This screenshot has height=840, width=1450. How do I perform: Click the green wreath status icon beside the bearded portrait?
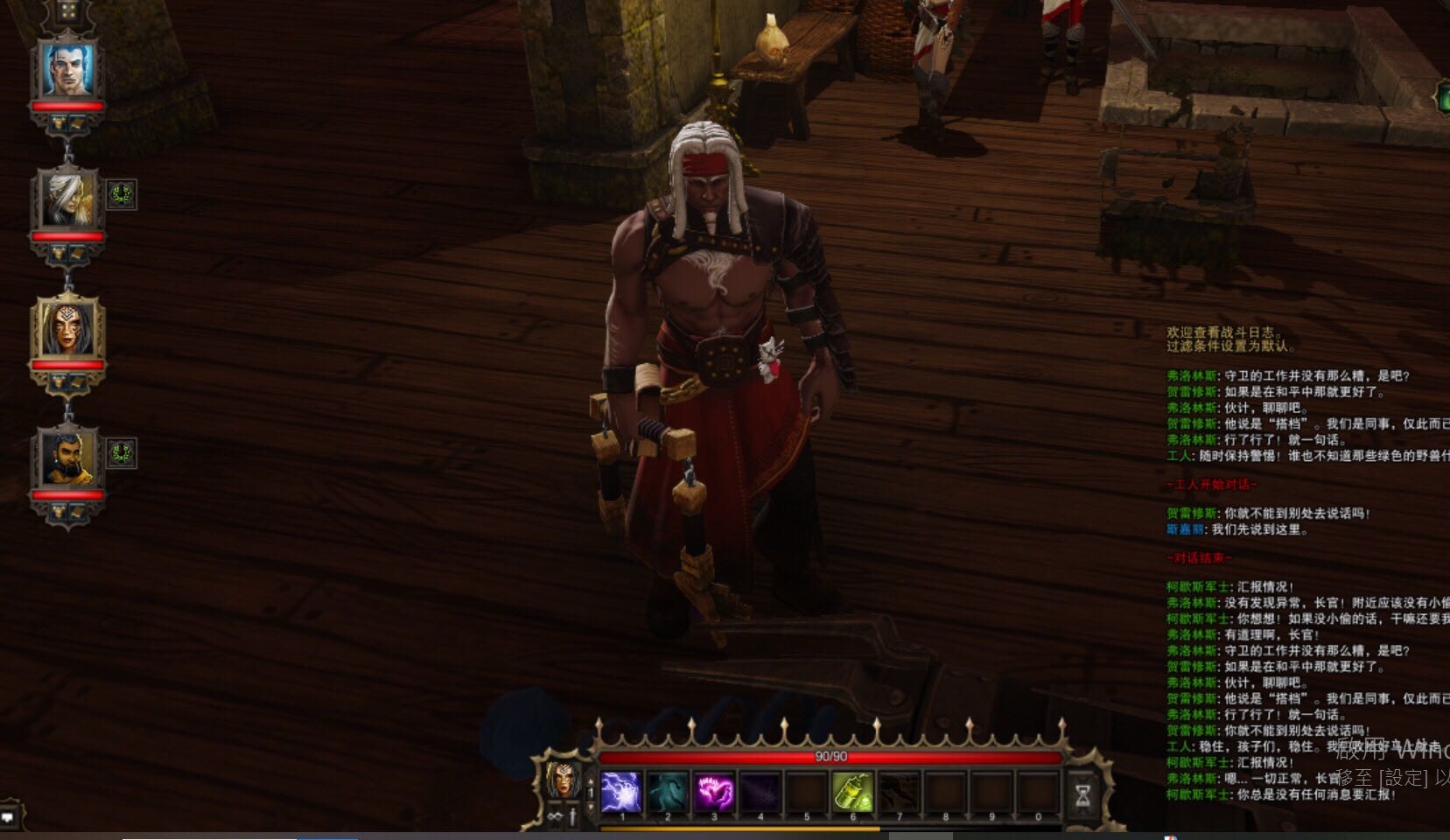pyautogui.click(x=122, y=453)
